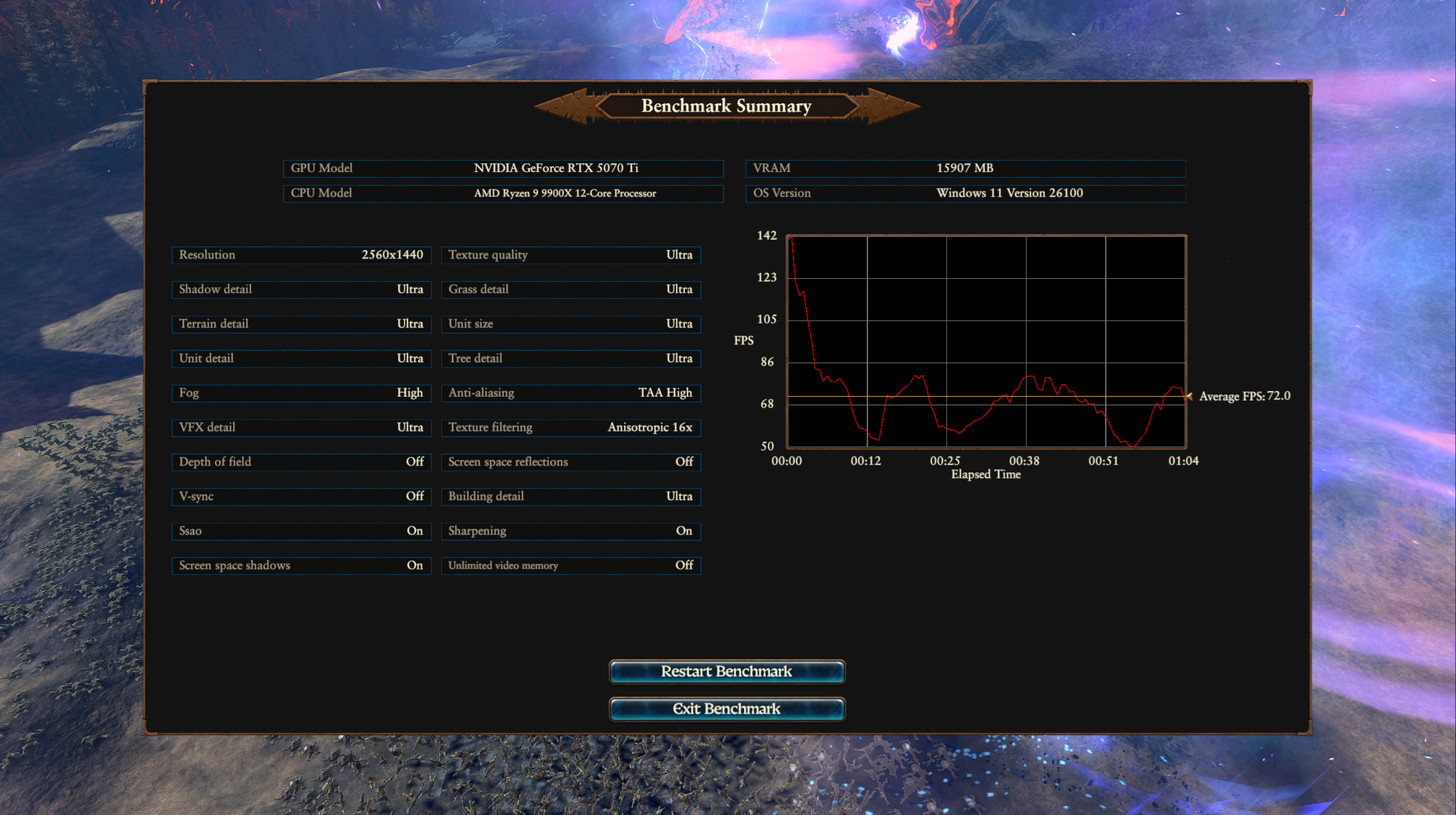Screen dimensions: 1456x815
Task: Open the Shadow detail setting
Action: (x=301, y=289)
